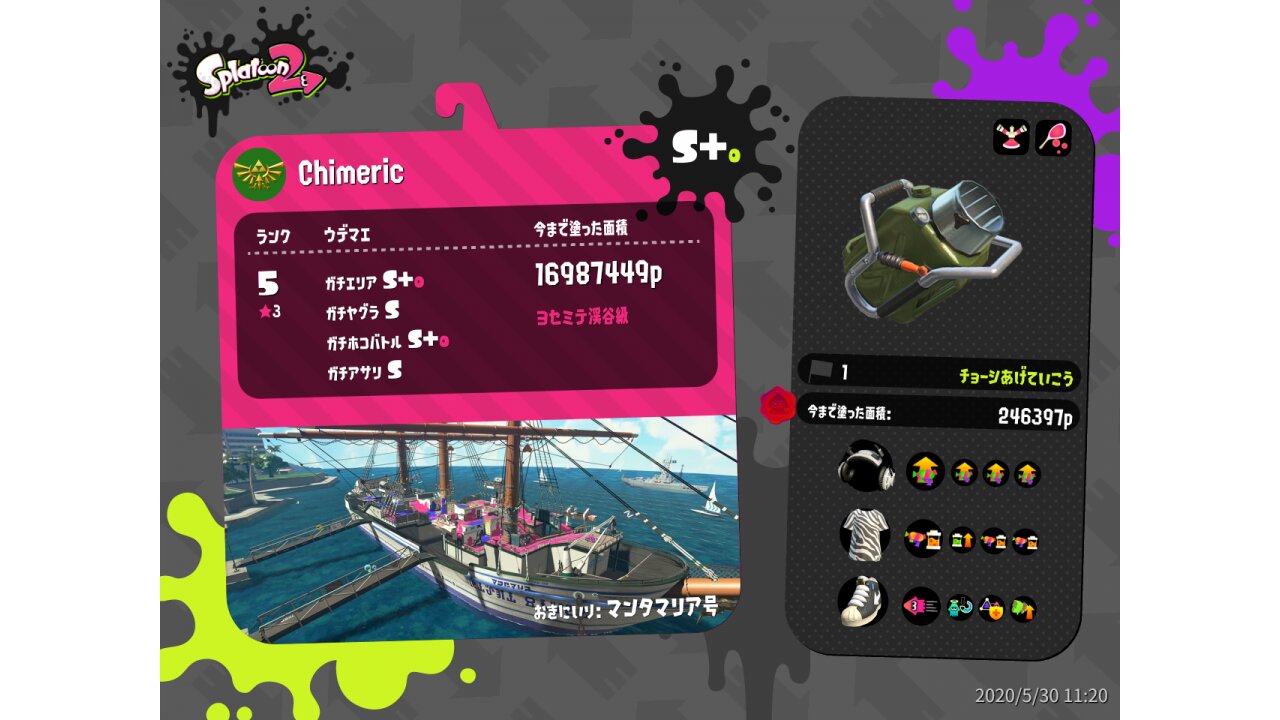
Task: Show the Swim Speed Up shoe ability
Action: pyautogui.click(x=921, y=606)
